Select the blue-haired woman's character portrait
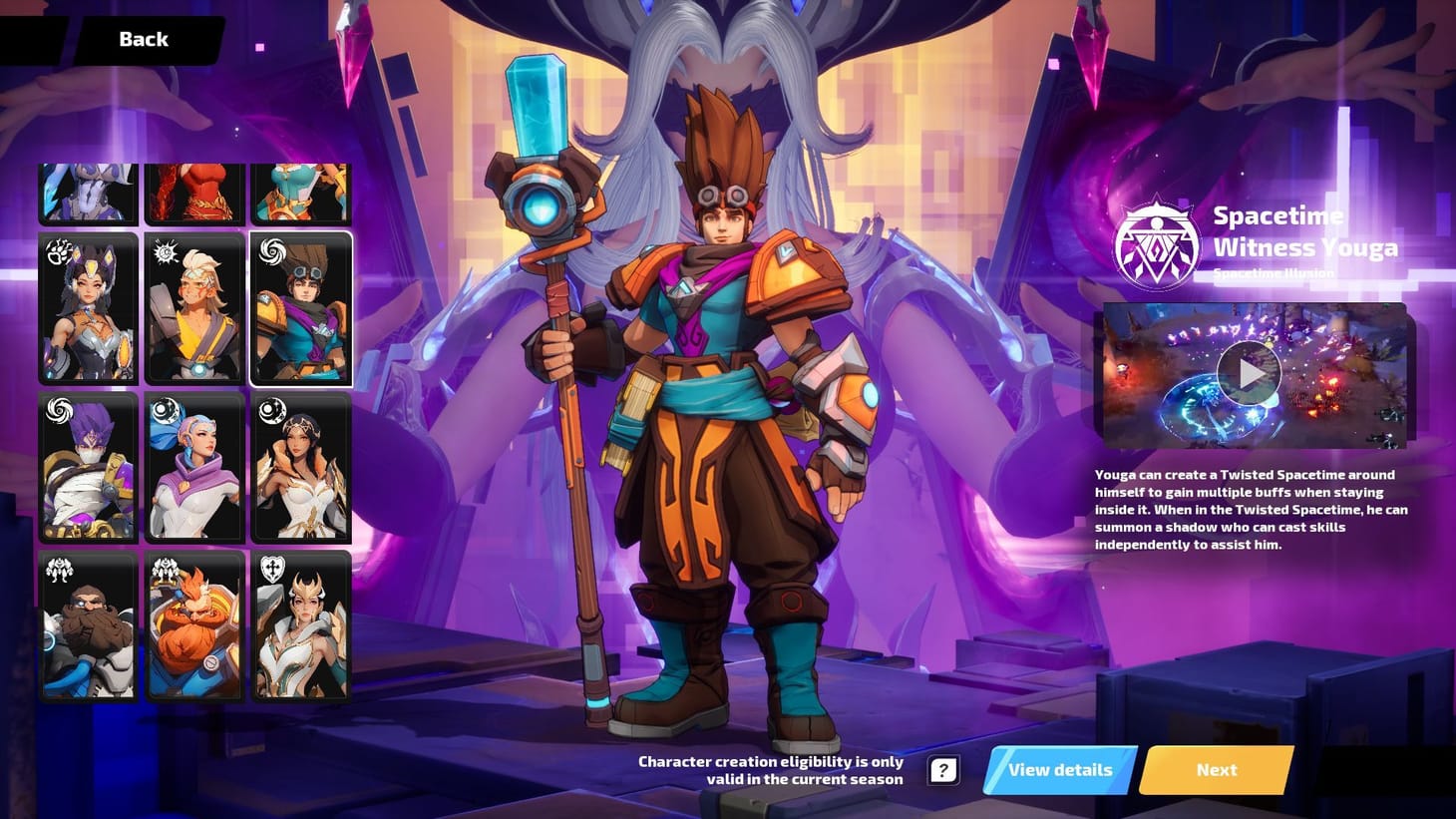The width and height of the screenshot is (1456, 819). coord(194,466)
